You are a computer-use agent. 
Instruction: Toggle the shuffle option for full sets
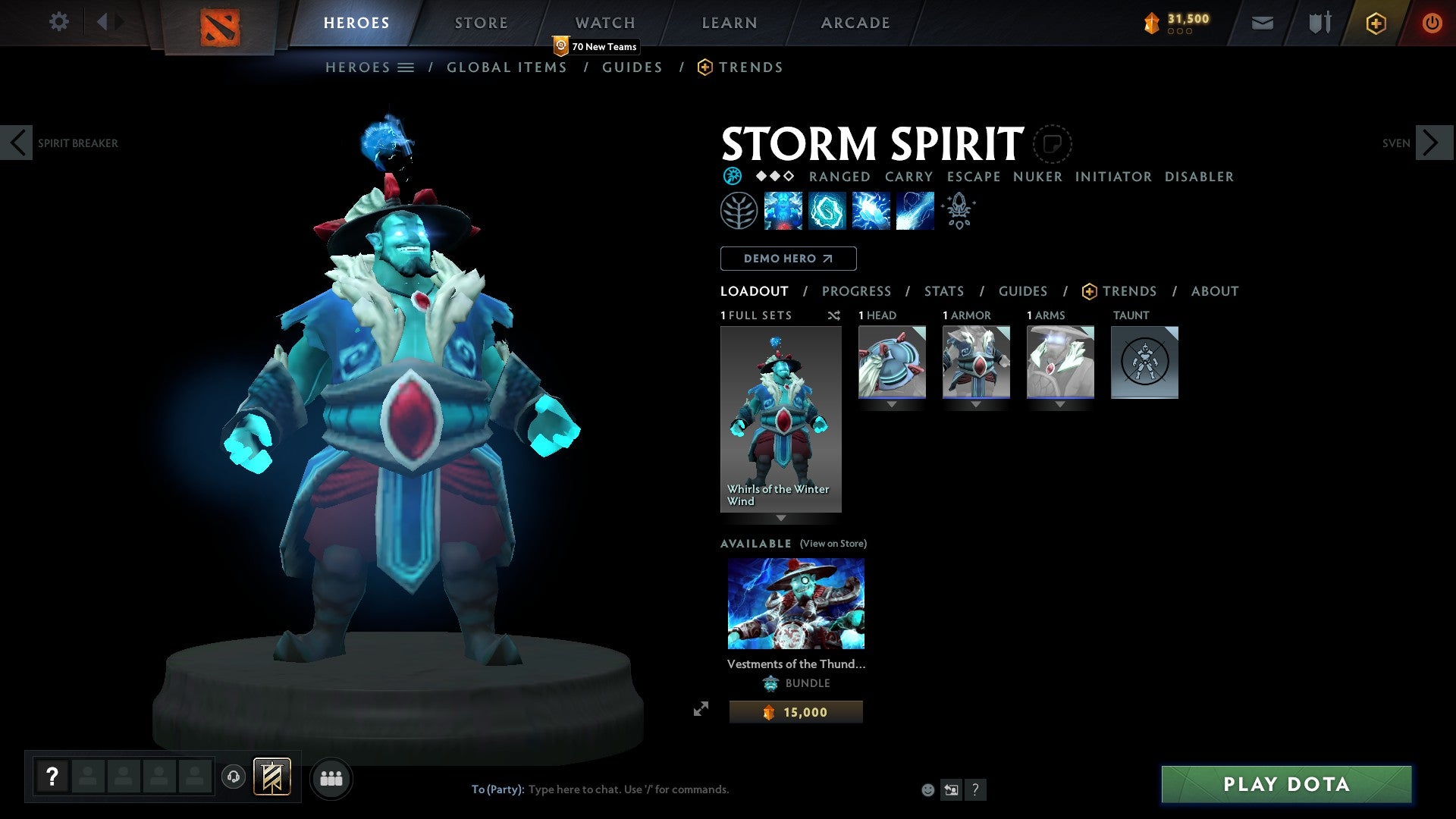[833, 315]
